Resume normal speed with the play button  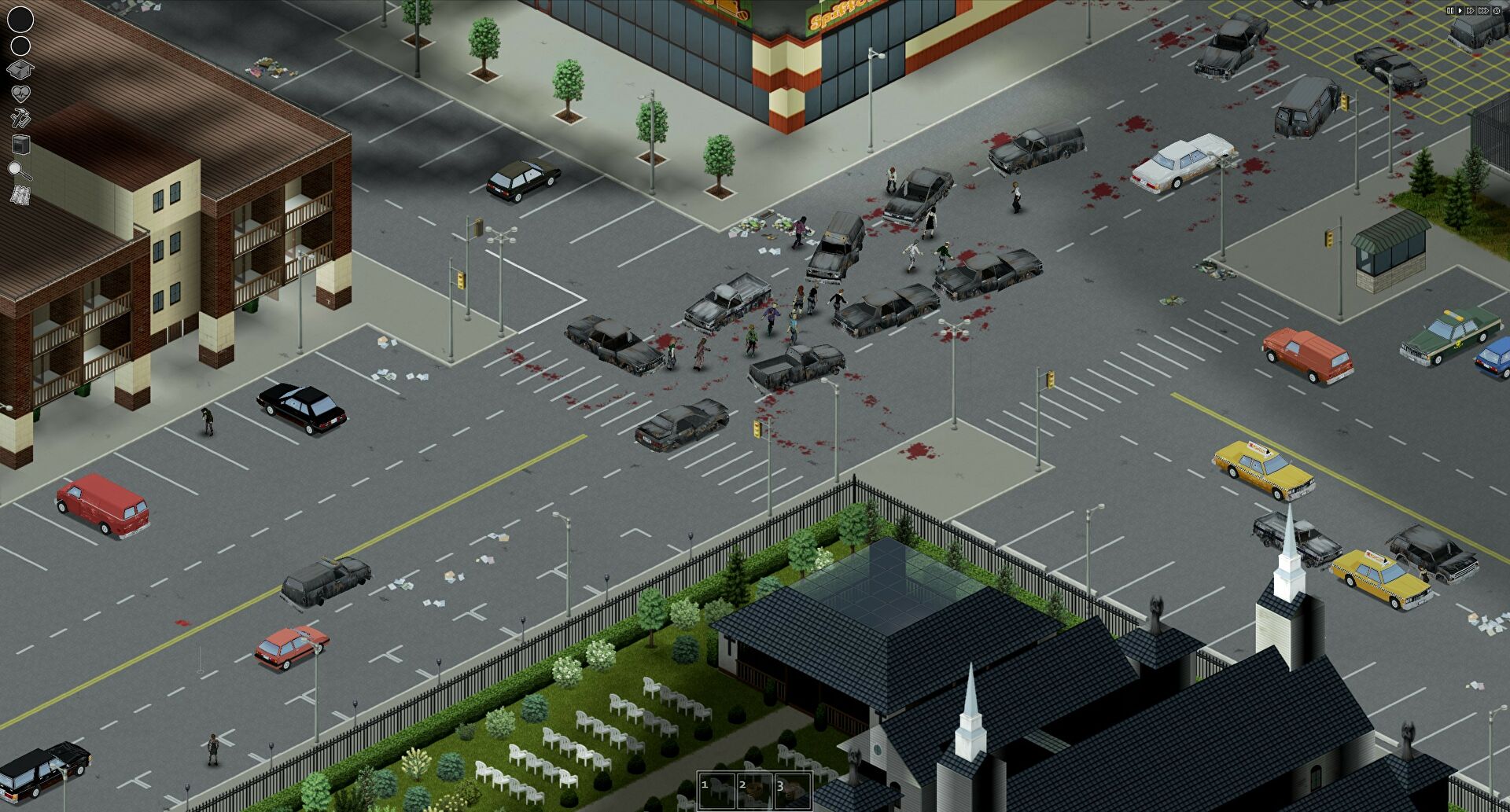pos(1460,10)
